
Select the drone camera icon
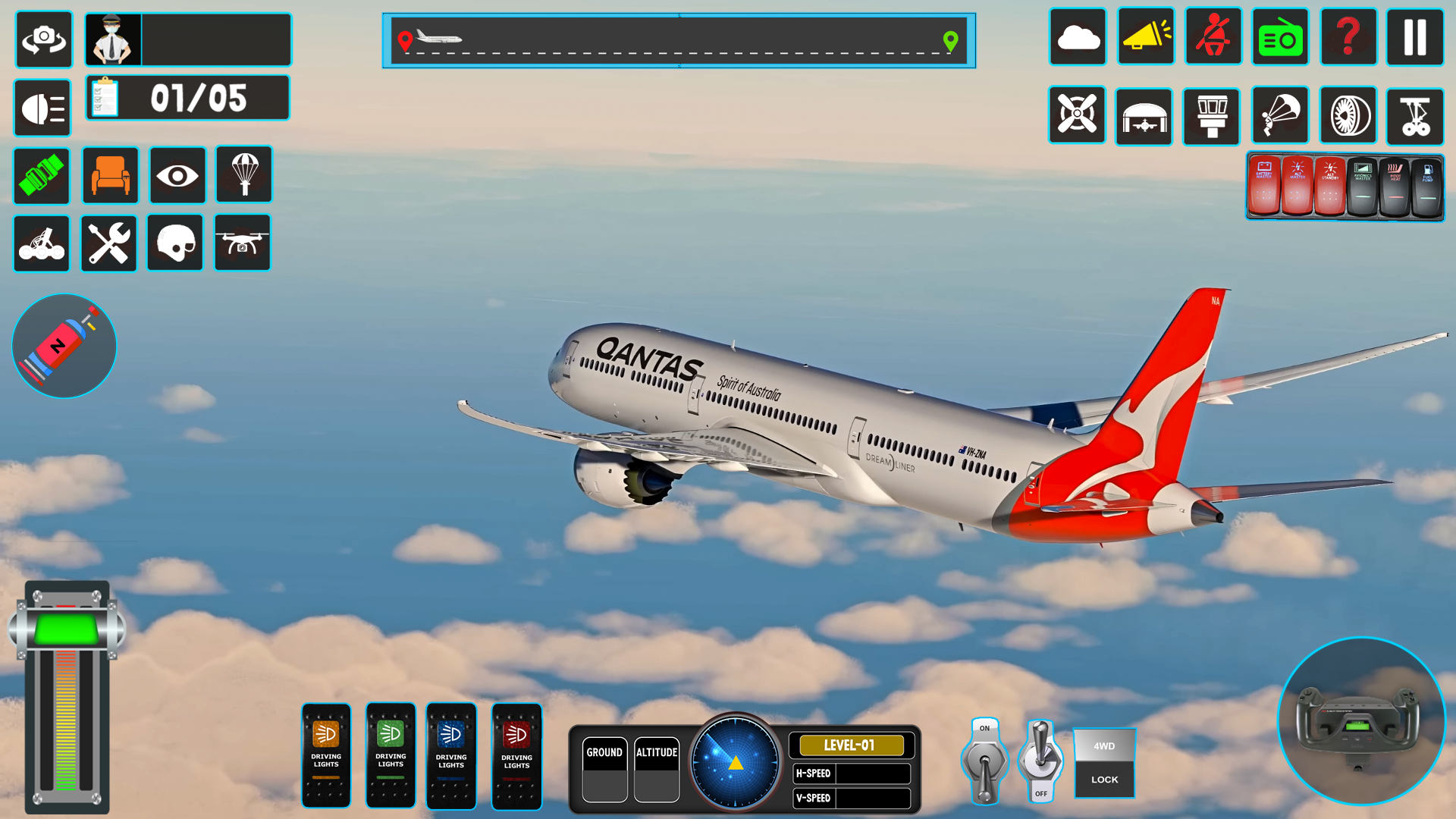click(x=242, y=243)
